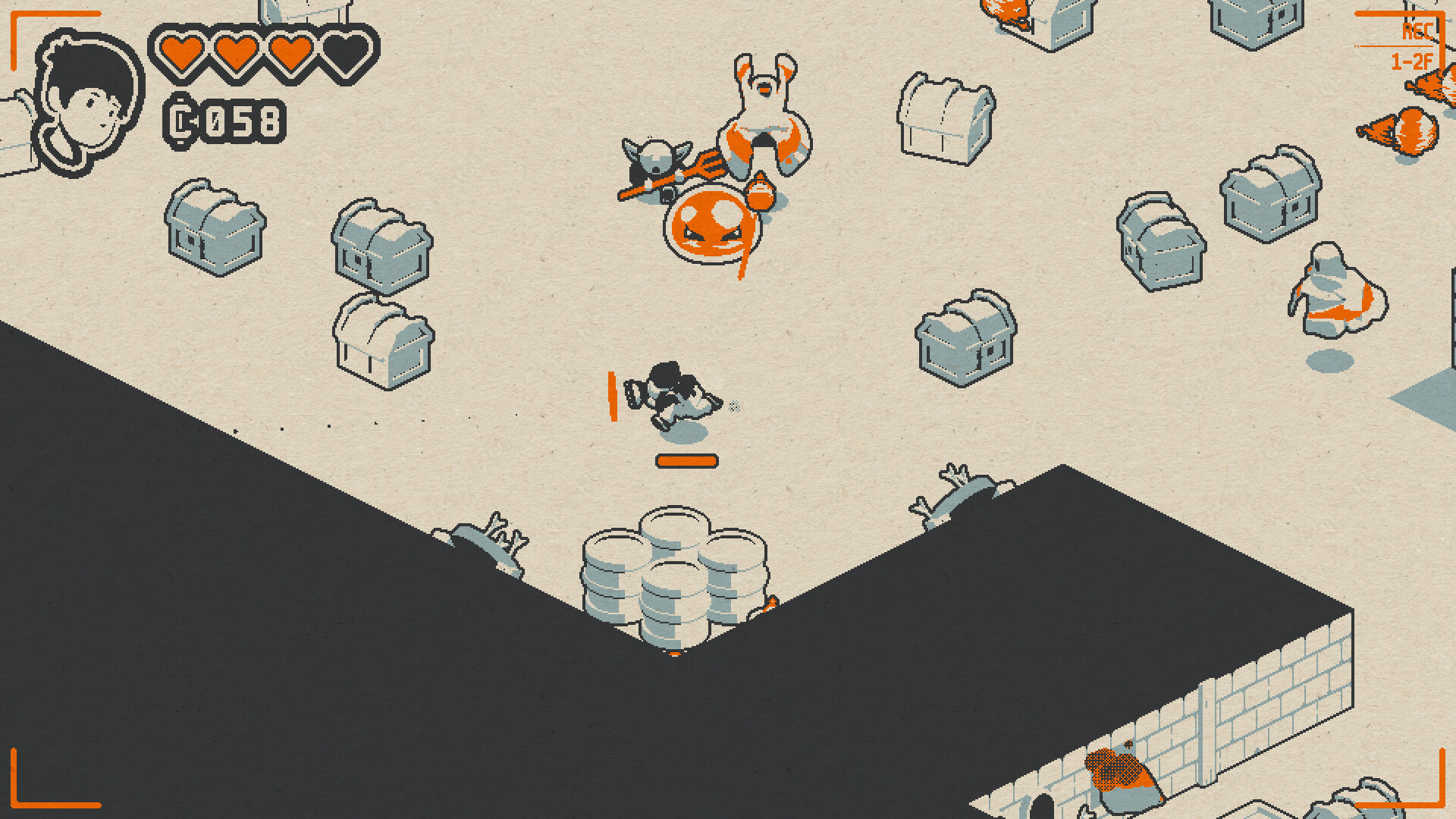Select the orange slime enemy
Image resolution: width=1456 pixels, height=819 pixels.
[711, 227]
